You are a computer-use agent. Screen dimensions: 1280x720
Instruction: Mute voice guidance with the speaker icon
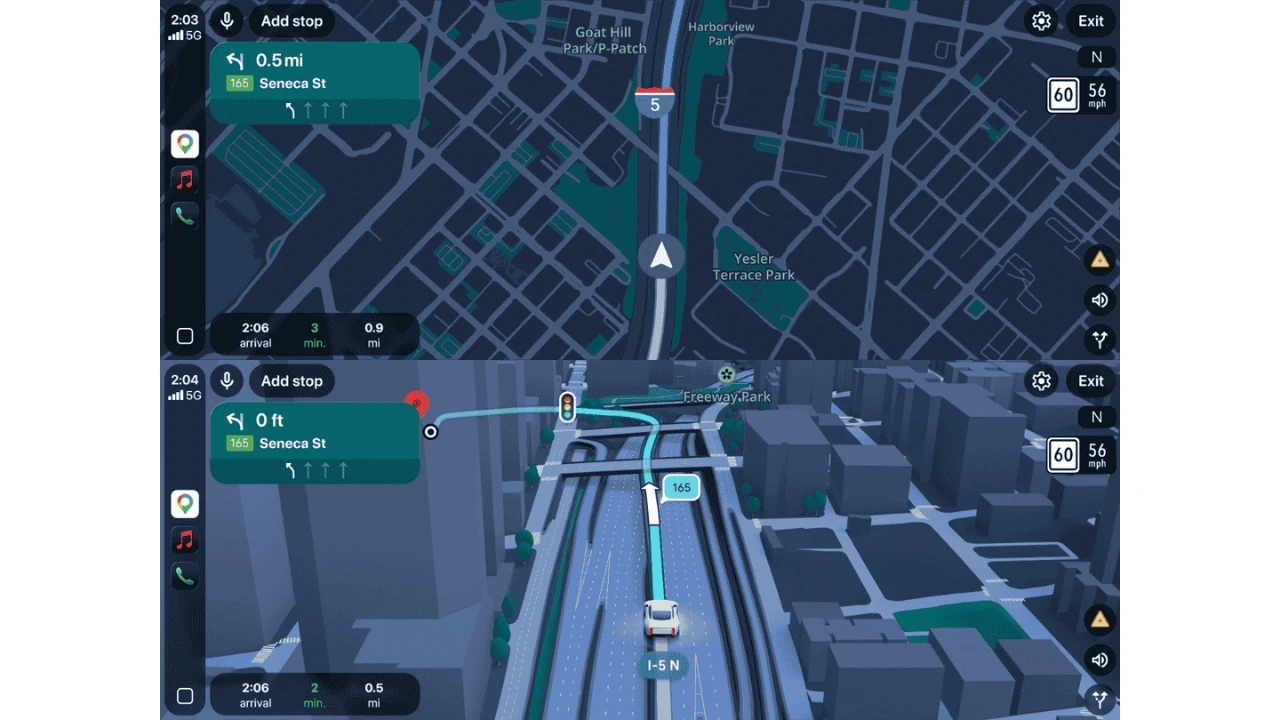click(1100, 660)
